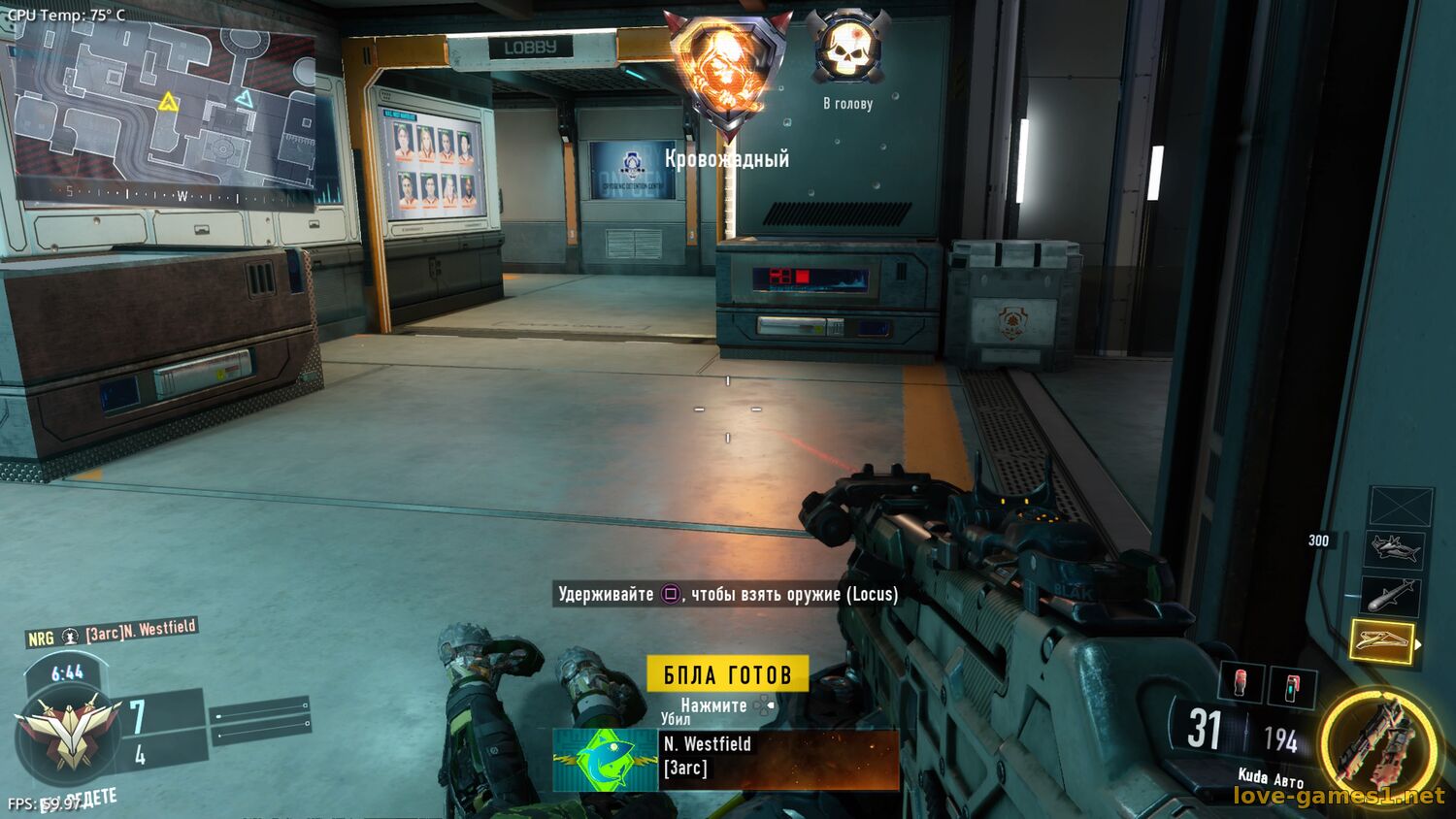1456x819 pixels.
Task: Click the yellow БПЛА ГОТОВ banner
Action: coord(727,674)
